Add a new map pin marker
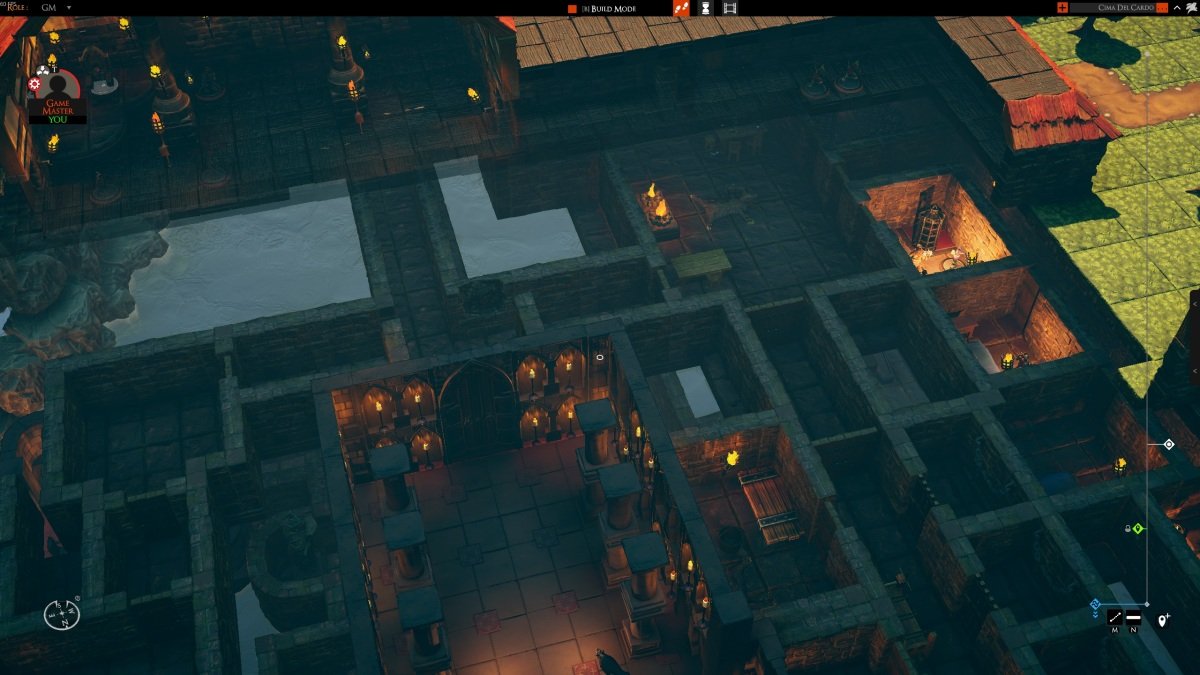 coord(1163,621)
